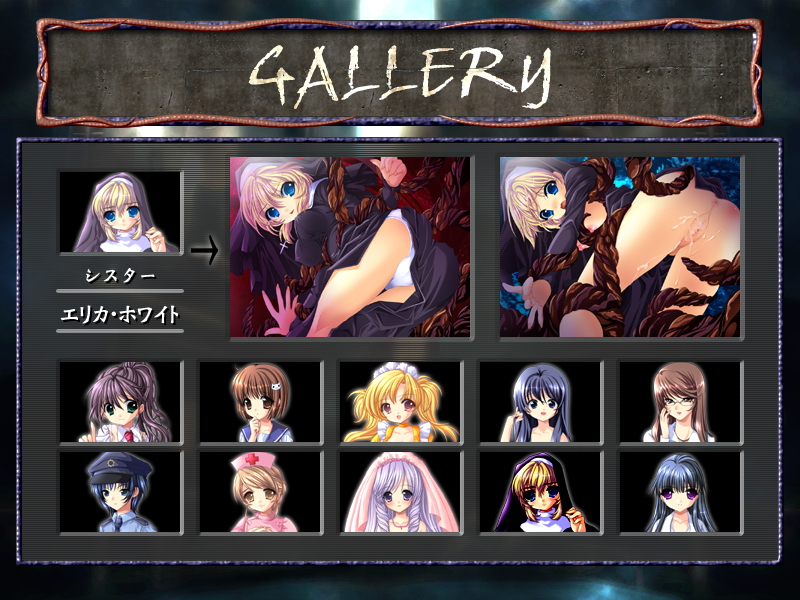Pick the blonde twin-tail maid portrait
The image size is (800, 600).
(401, 401)
